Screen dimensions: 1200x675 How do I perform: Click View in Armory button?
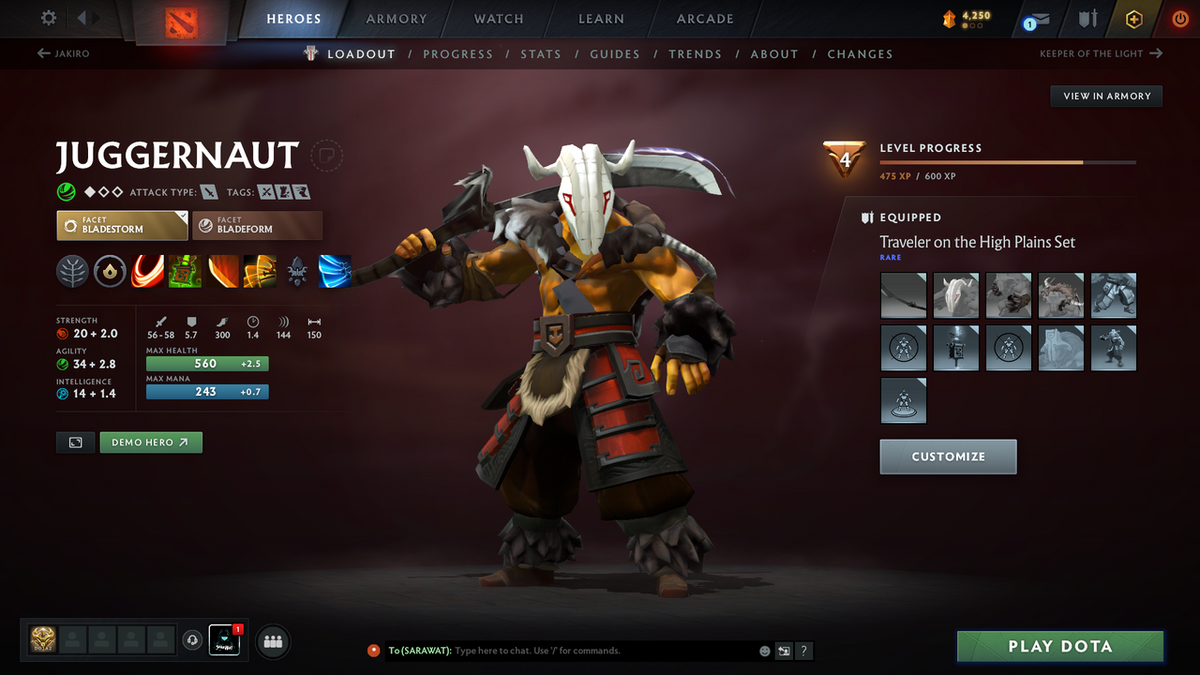click(x=1106, y=96)
